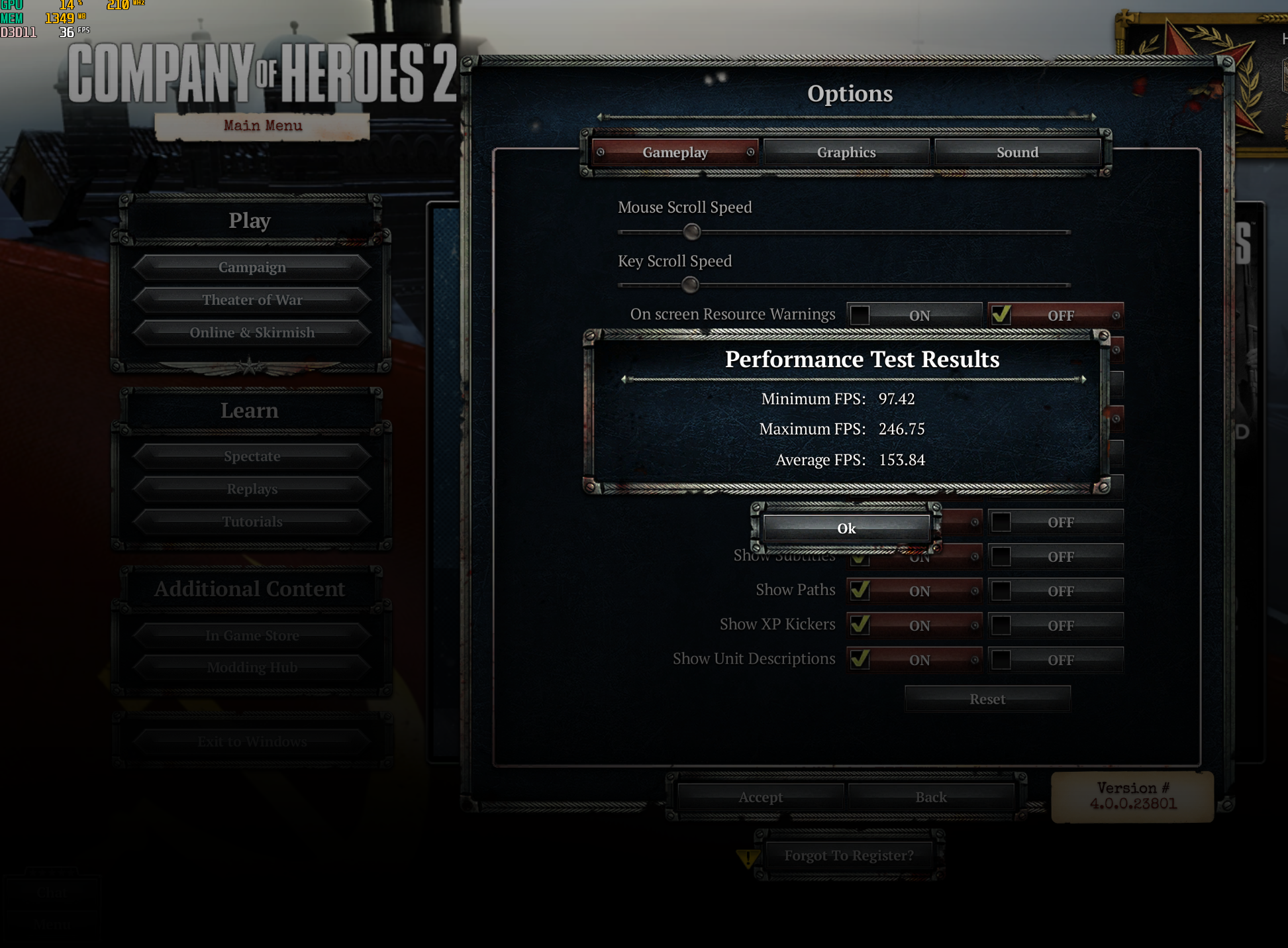The height and width of the screenshot is (948, 1288).
Task: Click the Key Scroll Speed slider handle
Action: click(690, 285)
